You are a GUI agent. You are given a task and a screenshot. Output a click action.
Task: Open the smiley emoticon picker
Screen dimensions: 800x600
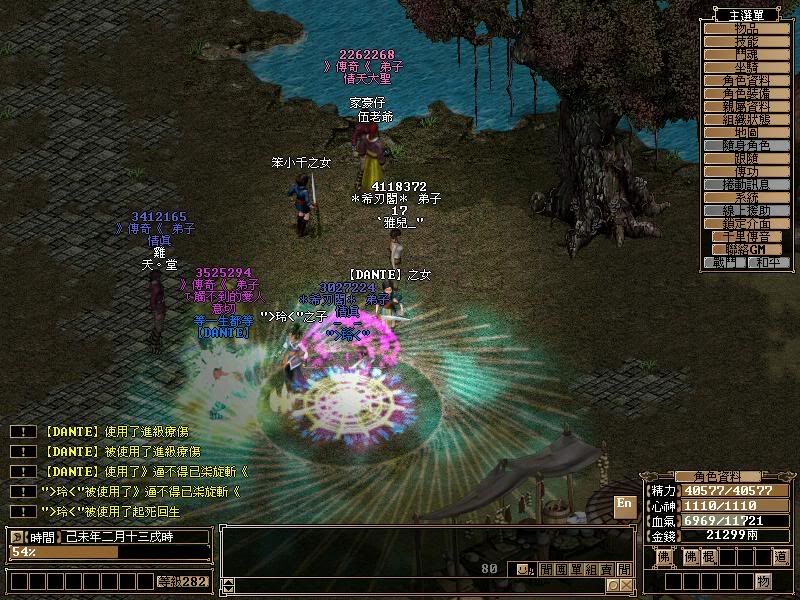[523, 569]
